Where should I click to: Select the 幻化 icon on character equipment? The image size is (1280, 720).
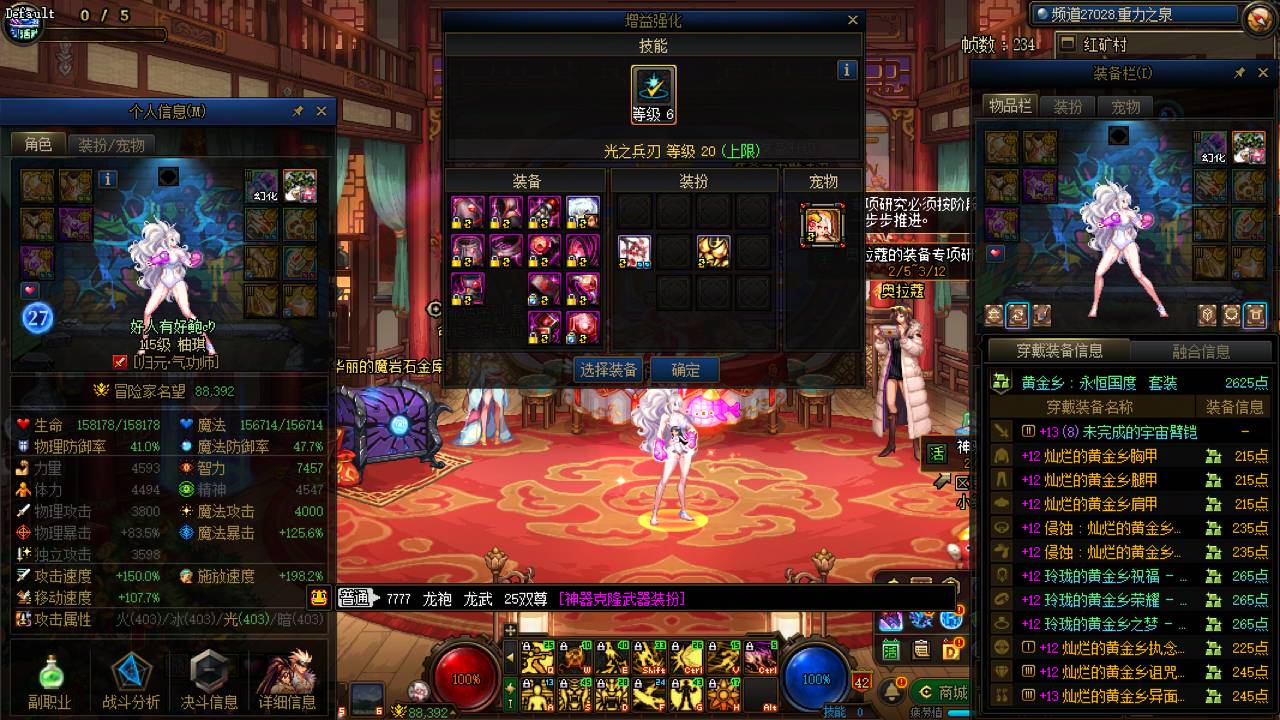[263, 197]
